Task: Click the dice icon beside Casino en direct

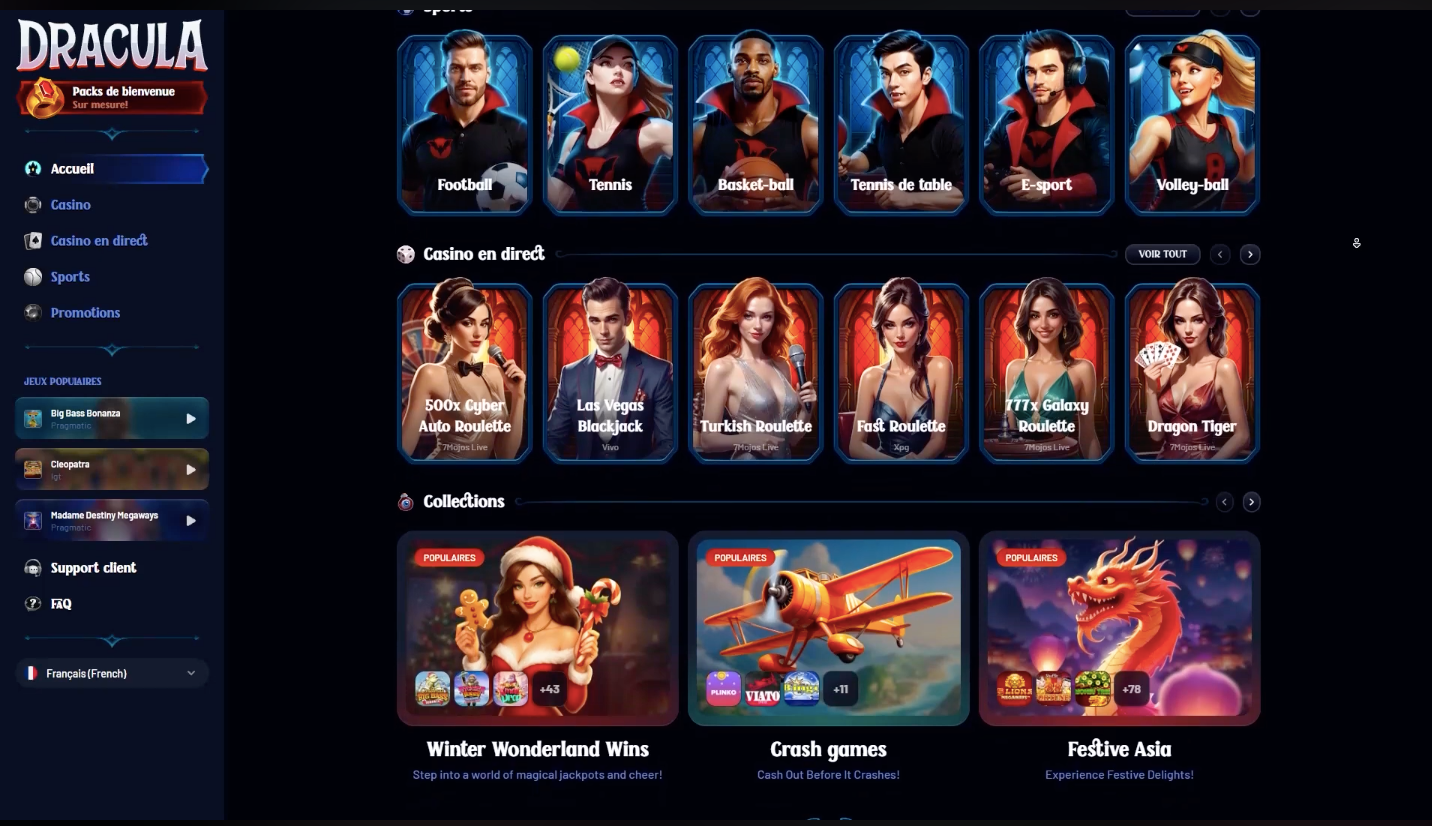Action: [x=406, y=254]
